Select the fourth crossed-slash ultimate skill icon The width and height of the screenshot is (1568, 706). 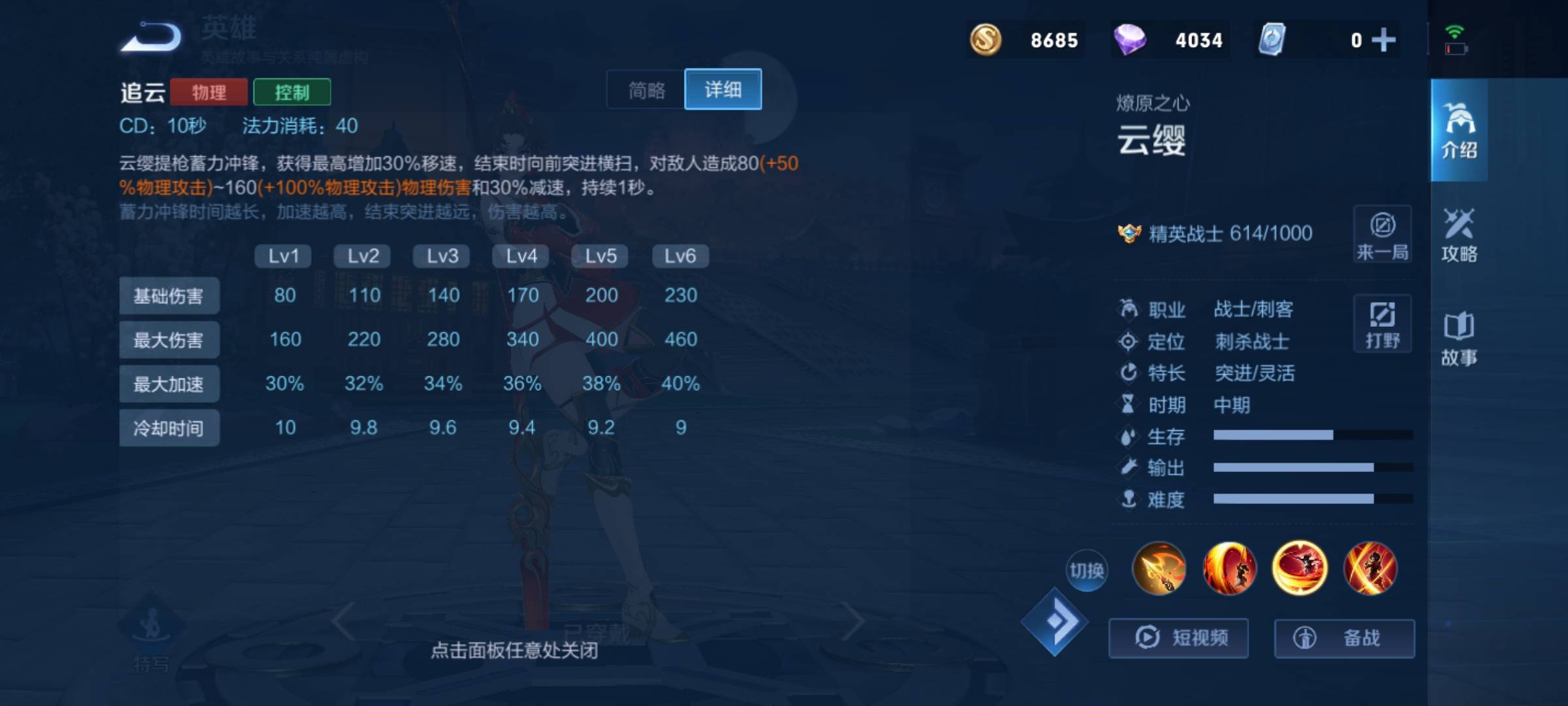1370,569
